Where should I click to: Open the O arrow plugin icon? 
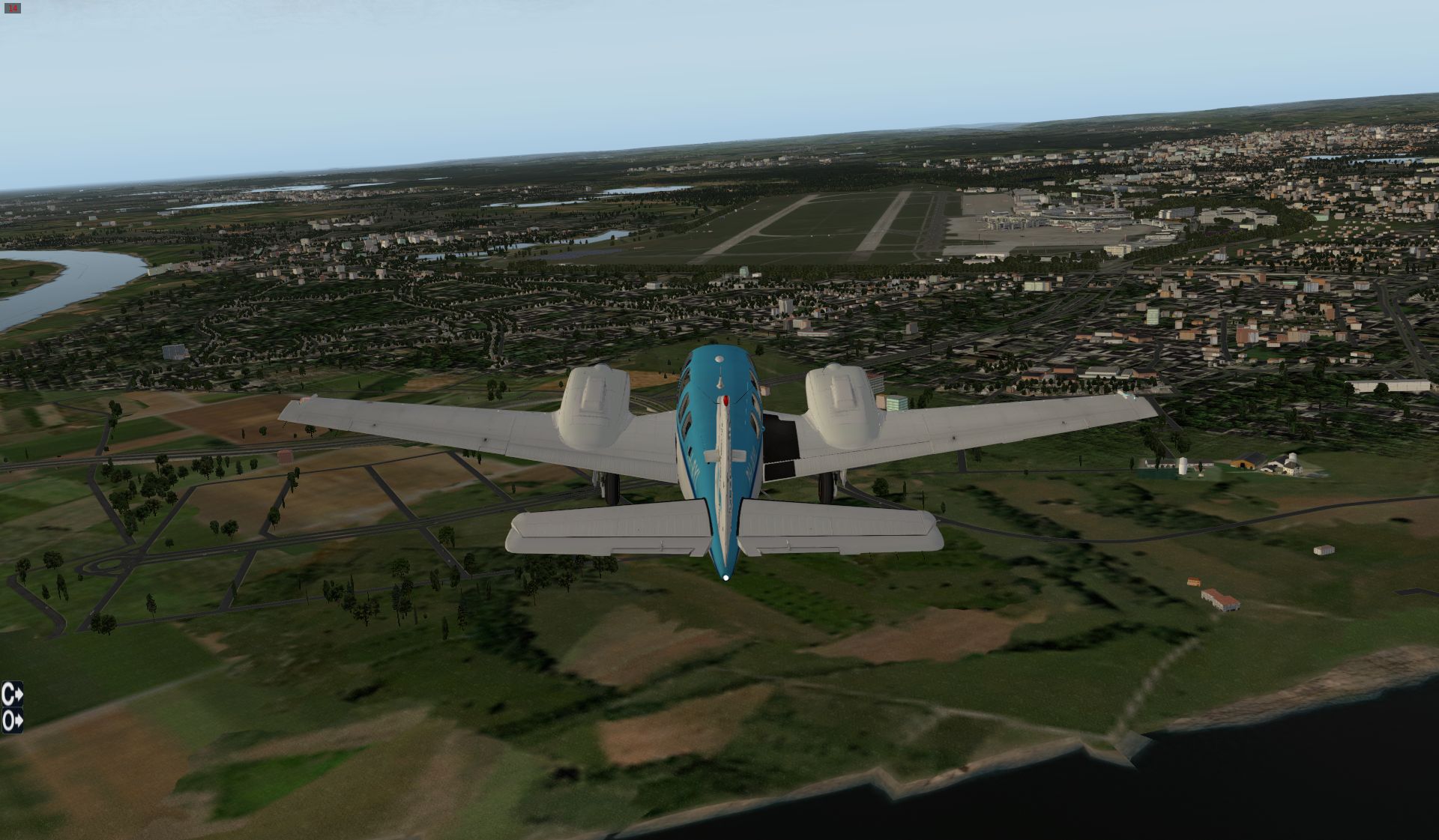pyautogui.click(x=12, y=721)
